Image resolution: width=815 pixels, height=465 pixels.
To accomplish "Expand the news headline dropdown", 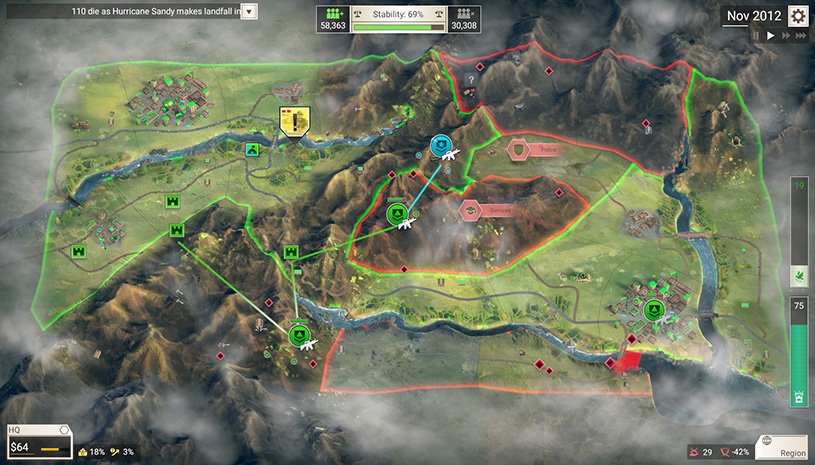I will tap(249, 11).
